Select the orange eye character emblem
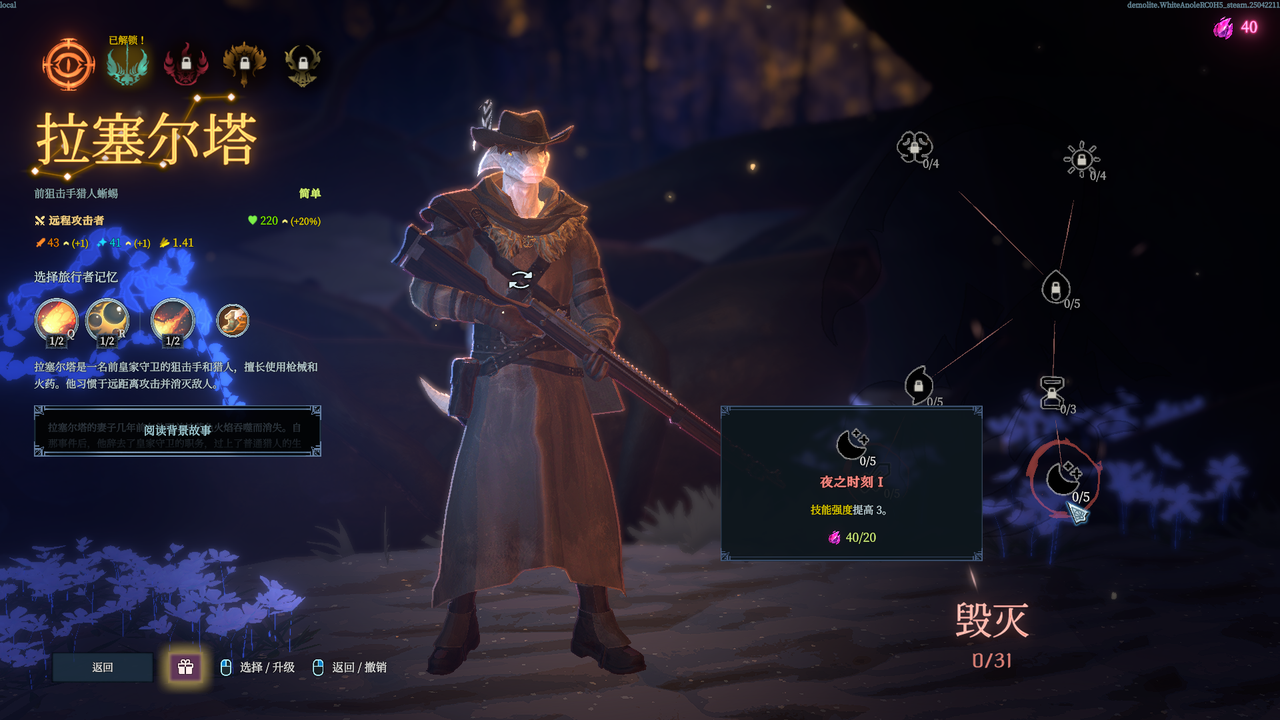This screenshot has height=720, width=1280. [x=68, y=65]
